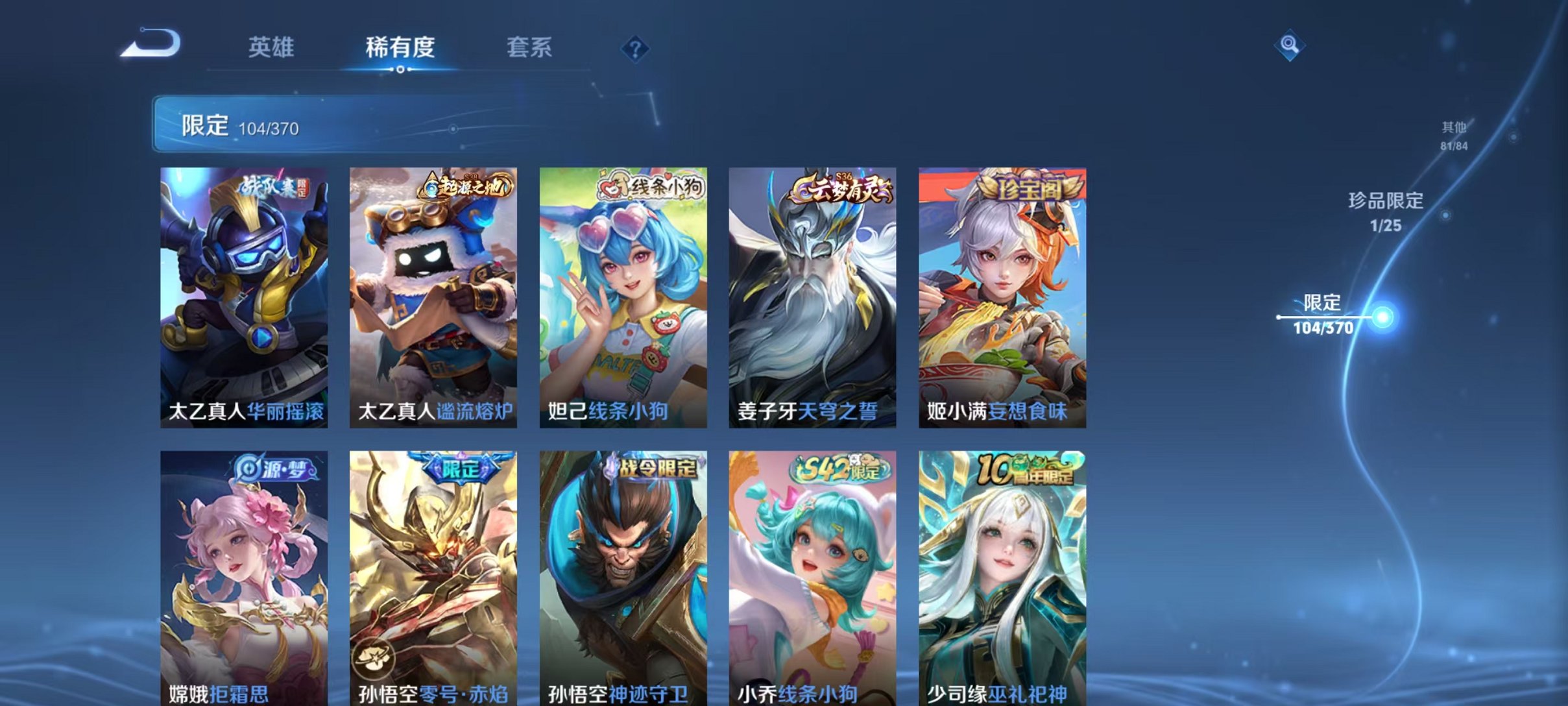Switch to the 英雄 tab
Viewport: 1568px width, 706px height.
pos(272,47)
